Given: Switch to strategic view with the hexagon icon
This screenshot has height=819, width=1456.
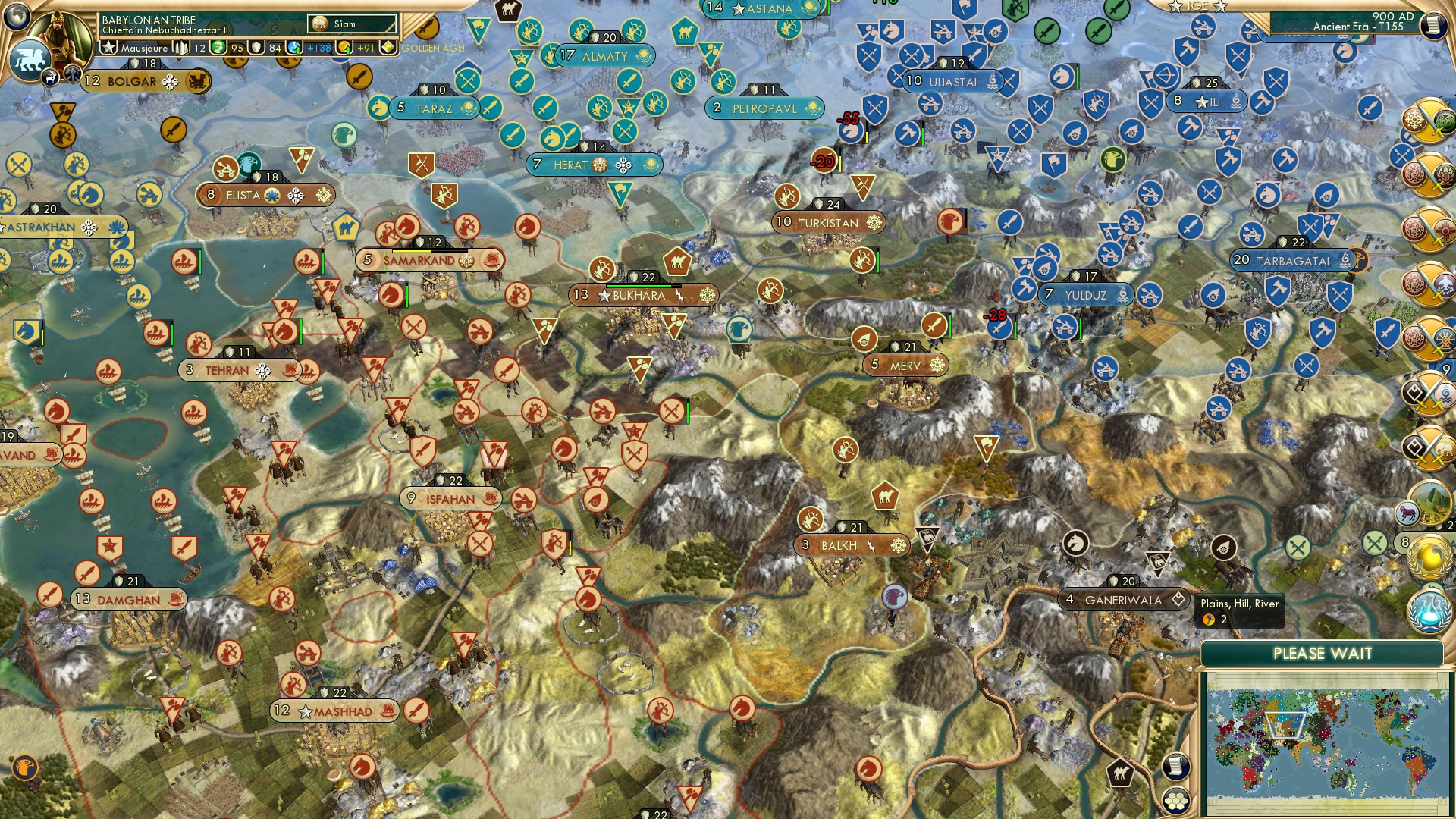Looking at the screenshot, I should click(x=1176, y=801).
